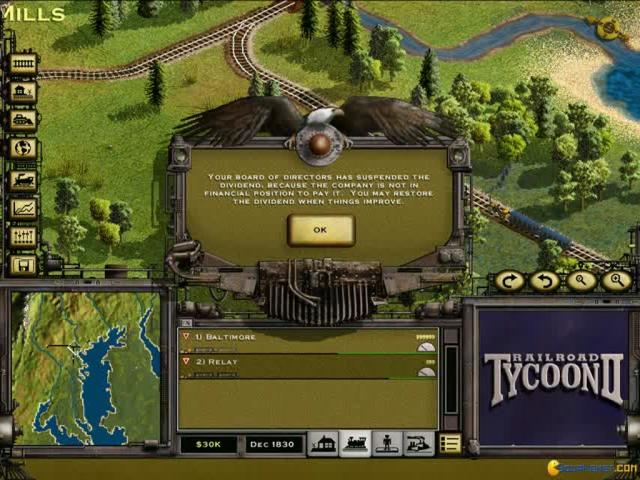This screenshot has width=640, height=480.
Task: Select the lay track tool
Action: [23, 64]
